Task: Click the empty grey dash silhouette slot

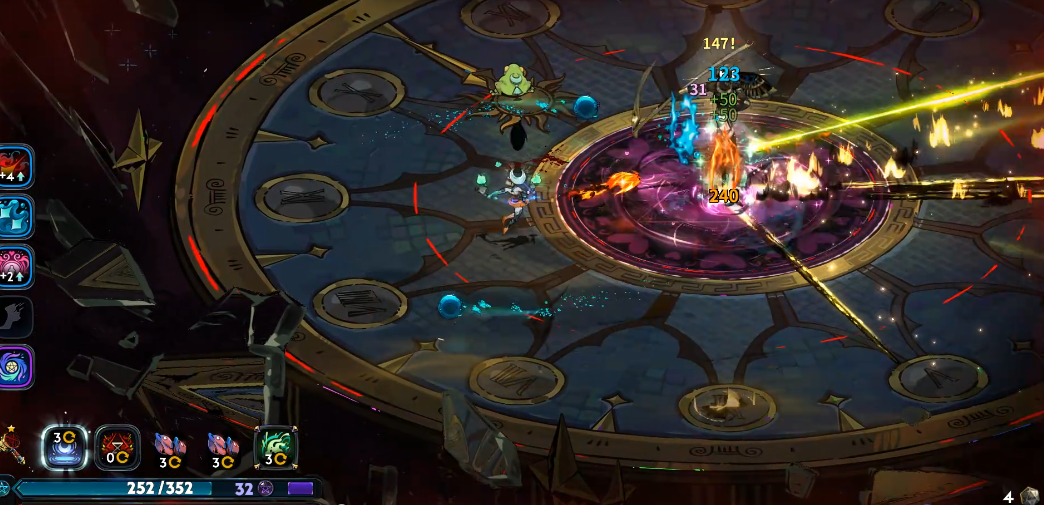Action: coord(15,317)
